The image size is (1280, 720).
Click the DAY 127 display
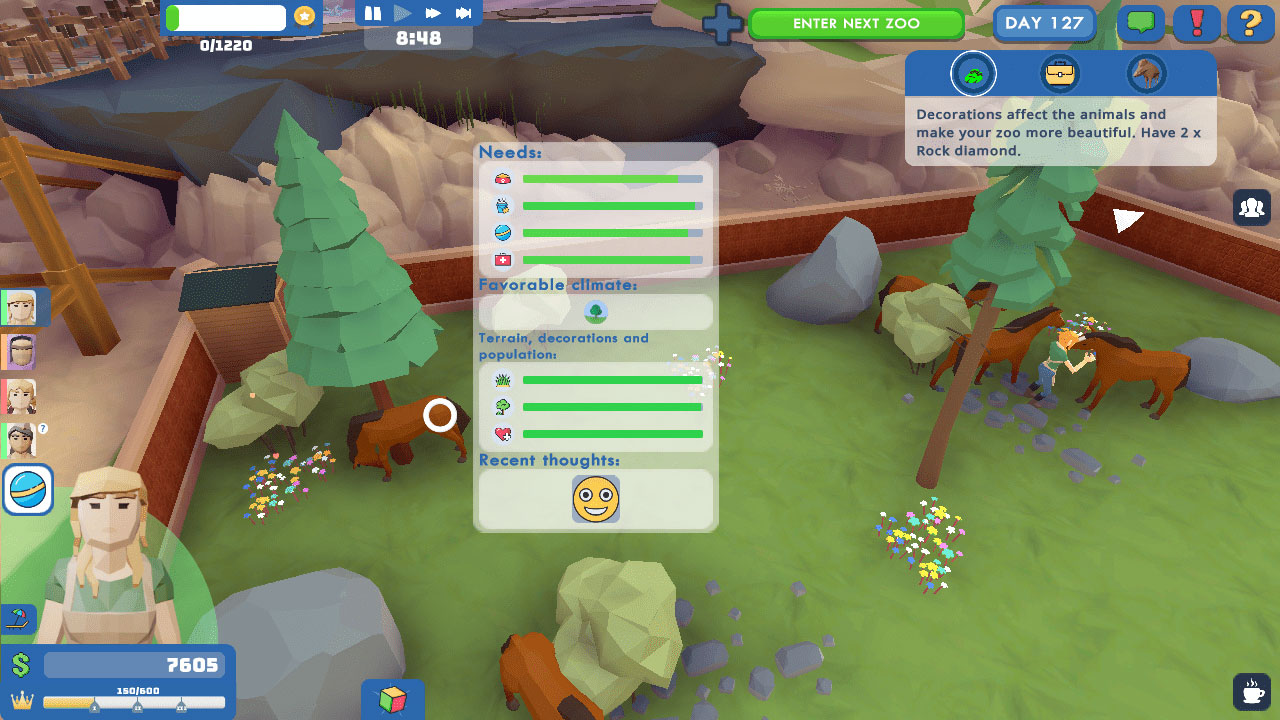[x=1044, y=22]
